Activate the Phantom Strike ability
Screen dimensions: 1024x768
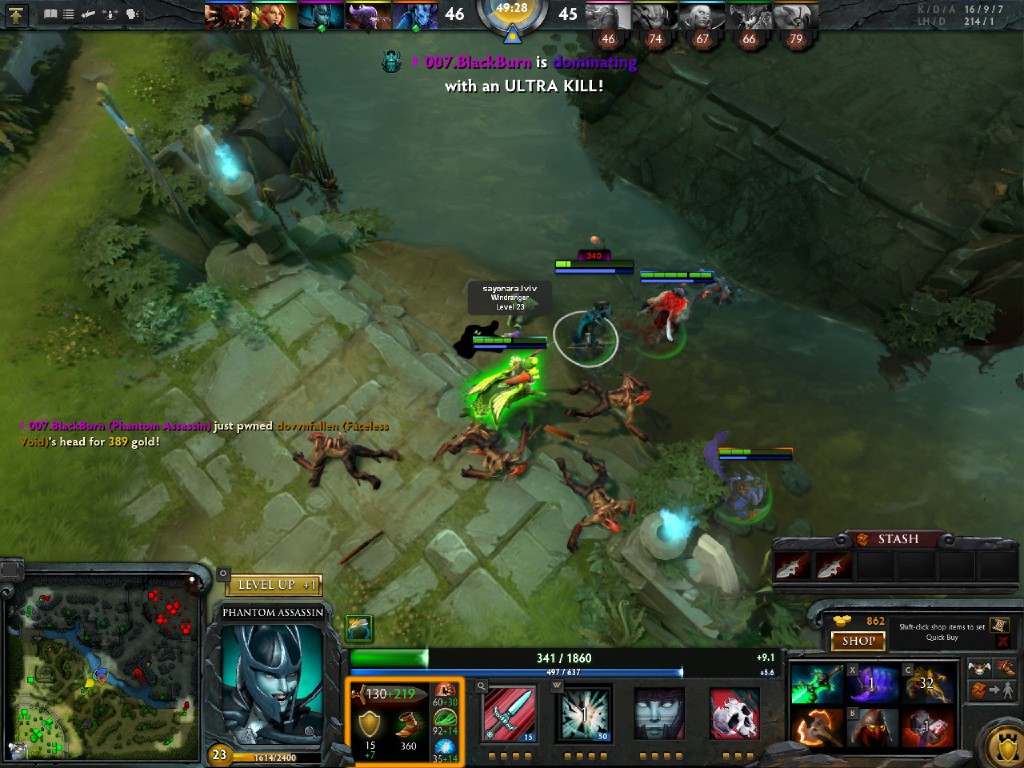(x=585, y=714)
